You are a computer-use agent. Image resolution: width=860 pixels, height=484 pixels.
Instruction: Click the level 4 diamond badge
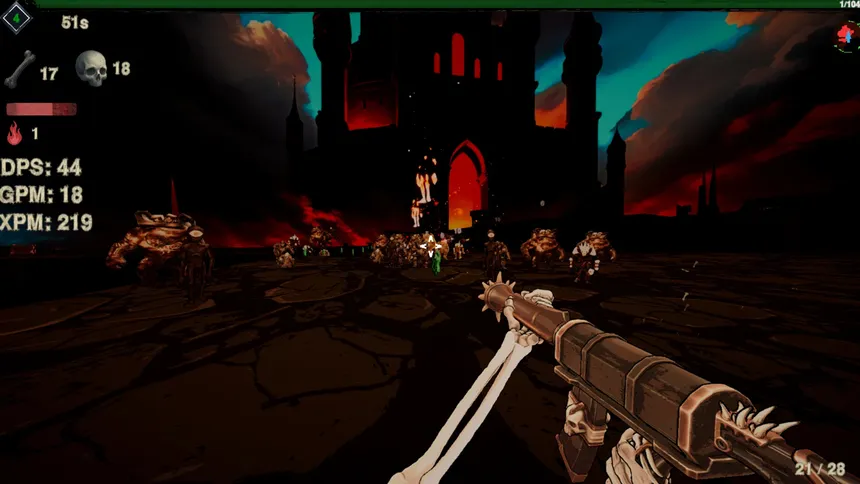[x=17, y=18]
